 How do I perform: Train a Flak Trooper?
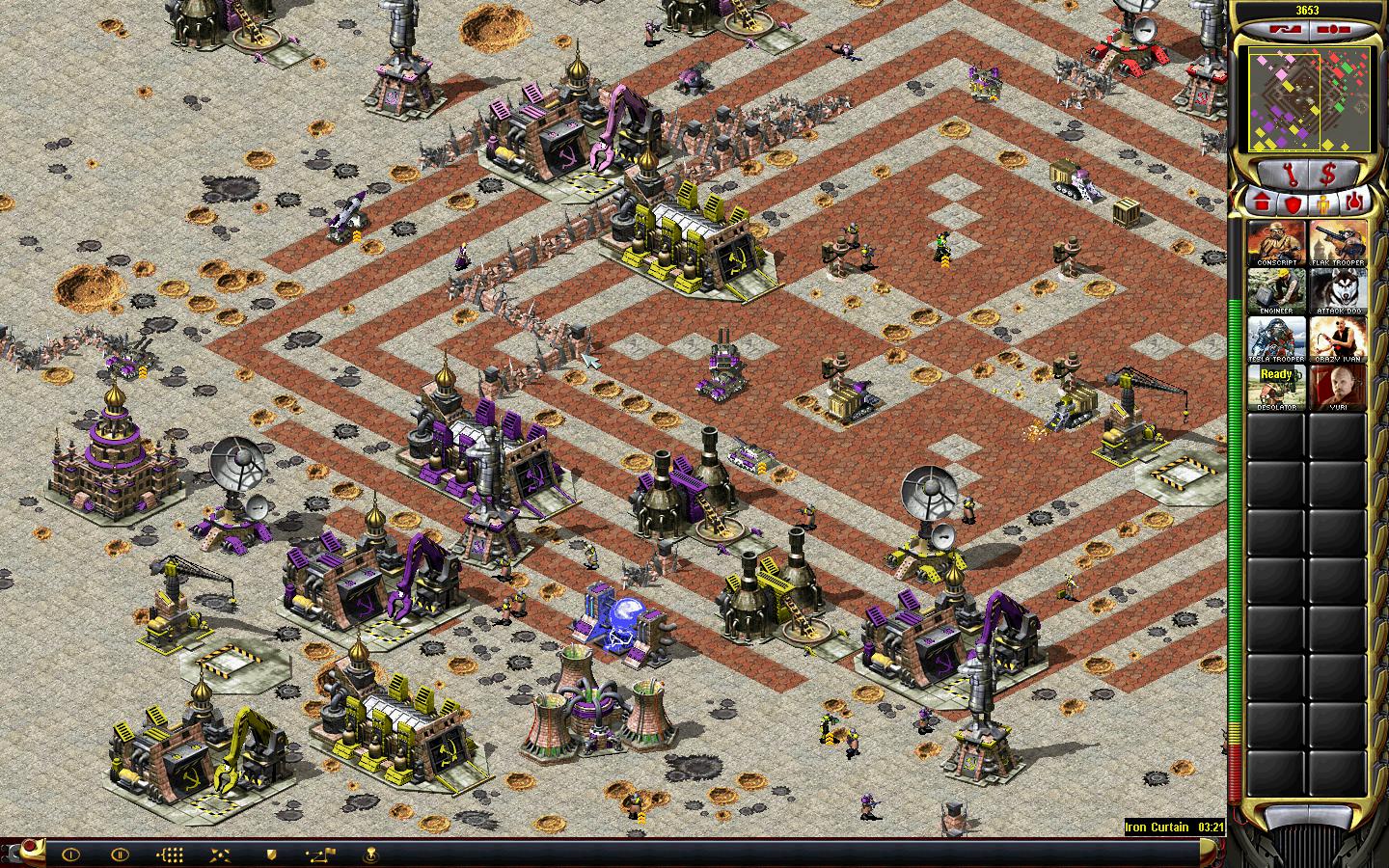click(1337, 243)
